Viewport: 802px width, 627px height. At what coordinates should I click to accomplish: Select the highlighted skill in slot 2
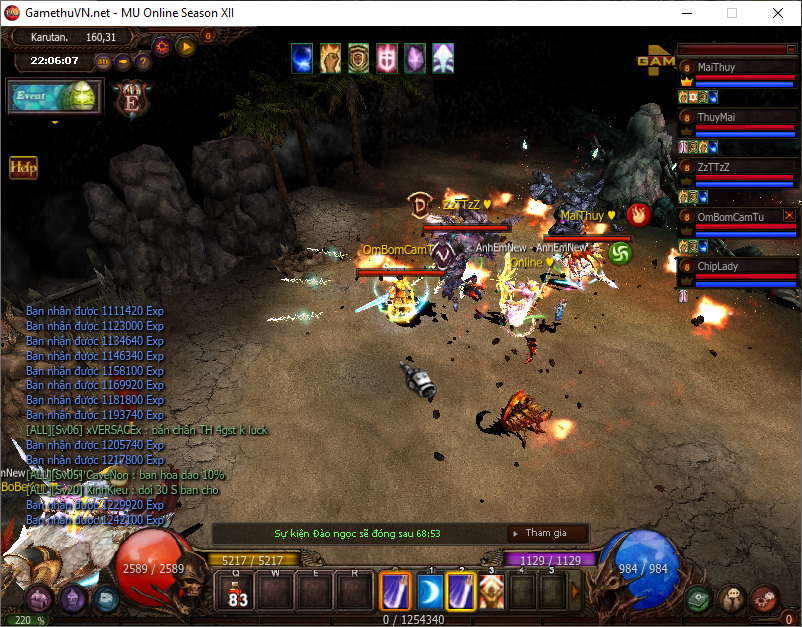pos(460,592)
